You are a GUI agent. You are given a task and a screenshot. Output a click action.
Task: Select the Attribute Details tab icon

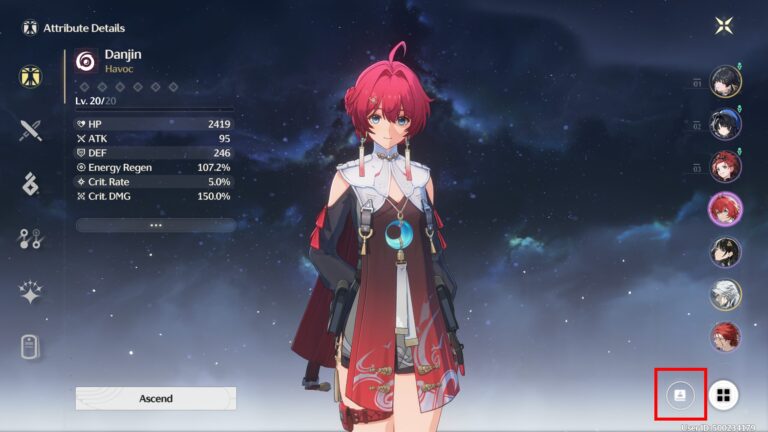[30, 76]
